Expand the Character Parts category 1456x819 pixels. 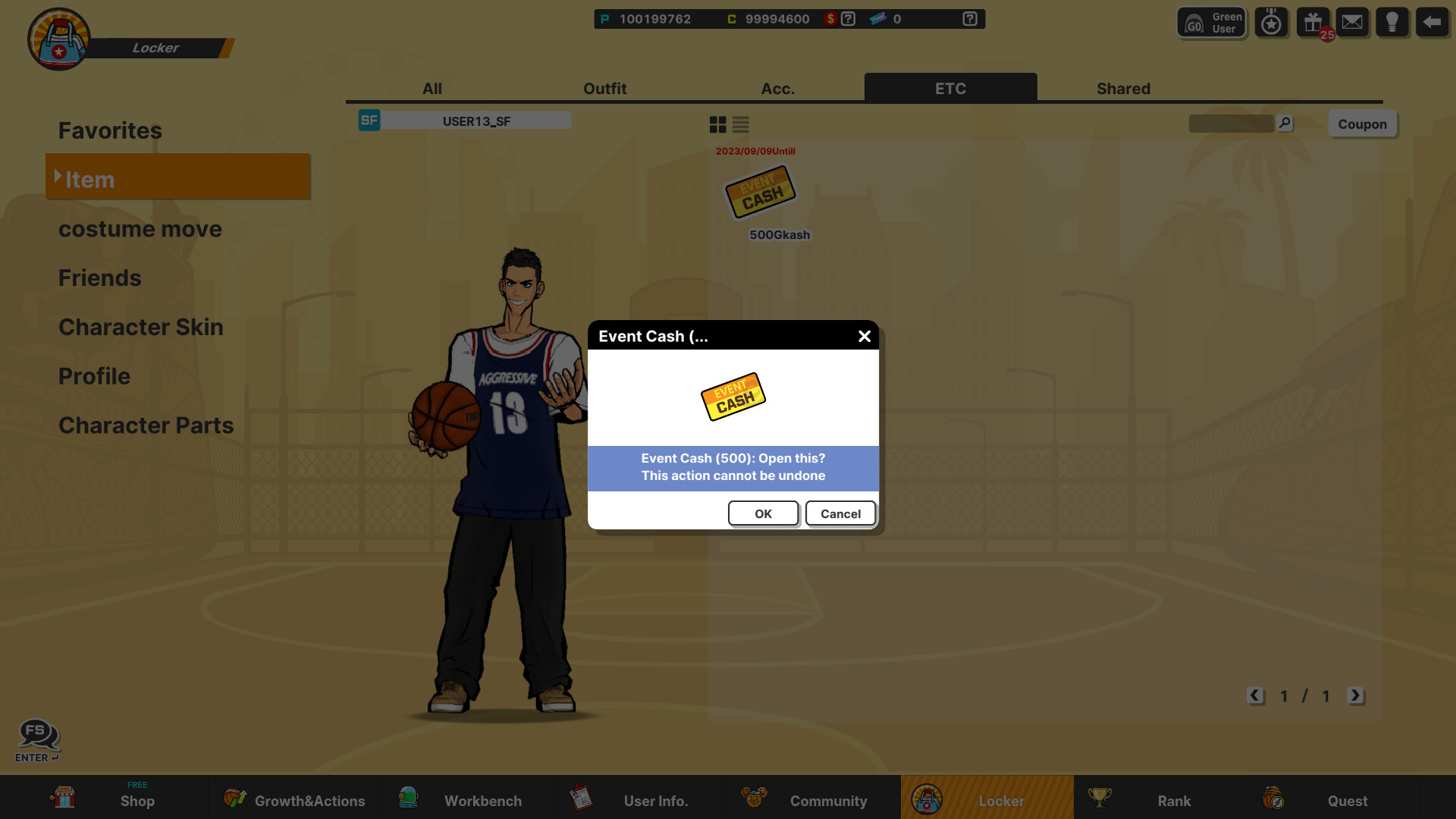click(146, 425)
